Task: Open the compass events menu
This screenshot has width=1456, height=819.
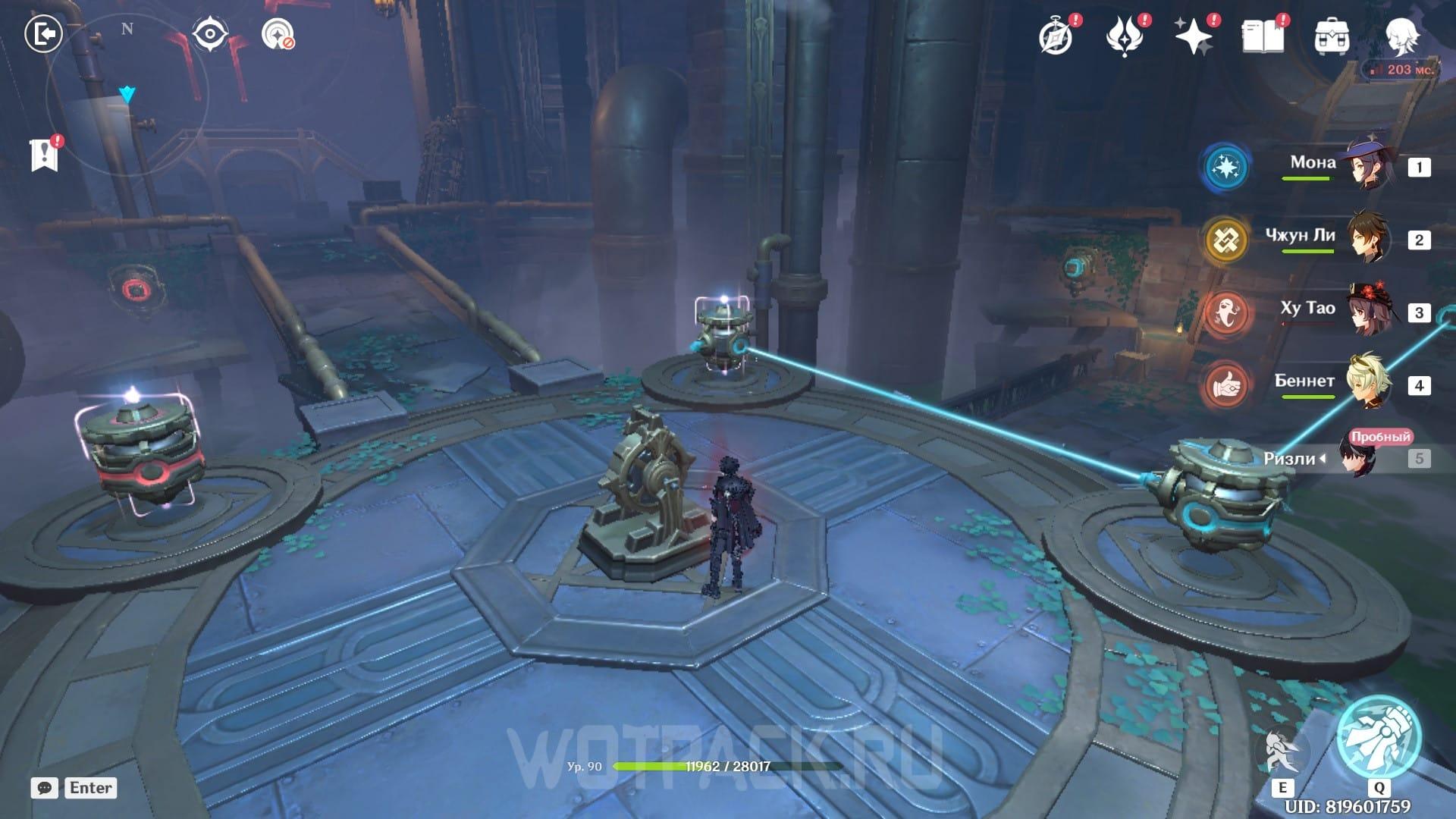Action: coord(1056,36)
